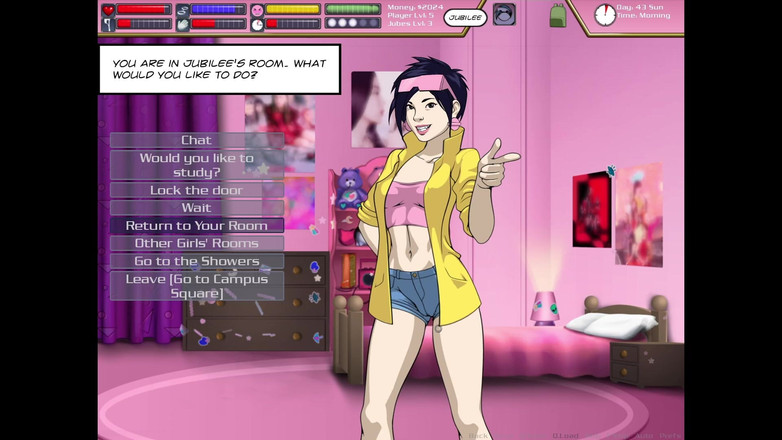Open the green backpack inventory

point(557,15)
